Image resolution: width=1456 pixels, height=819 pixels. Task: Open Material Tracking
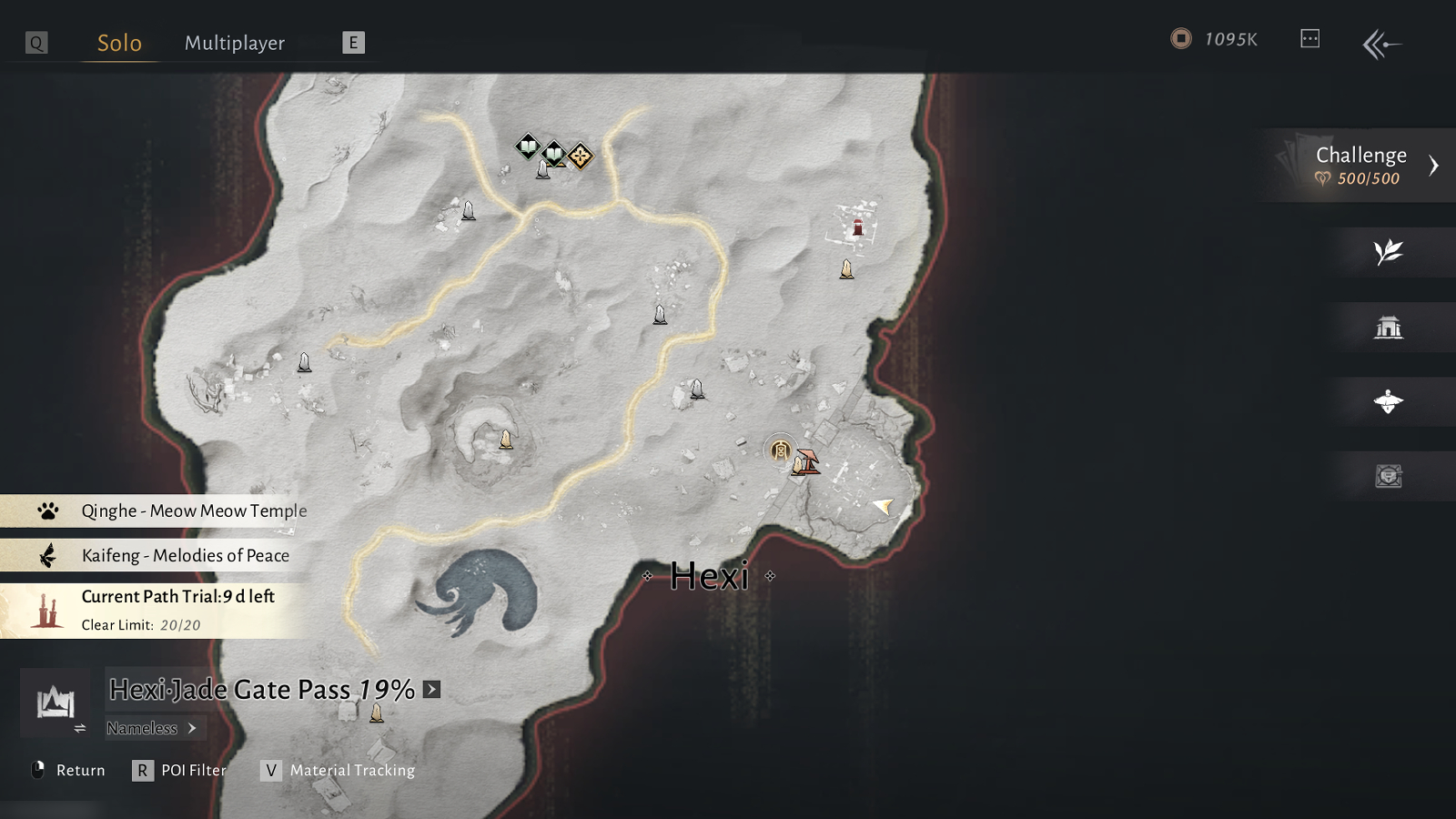coord(339,771)
